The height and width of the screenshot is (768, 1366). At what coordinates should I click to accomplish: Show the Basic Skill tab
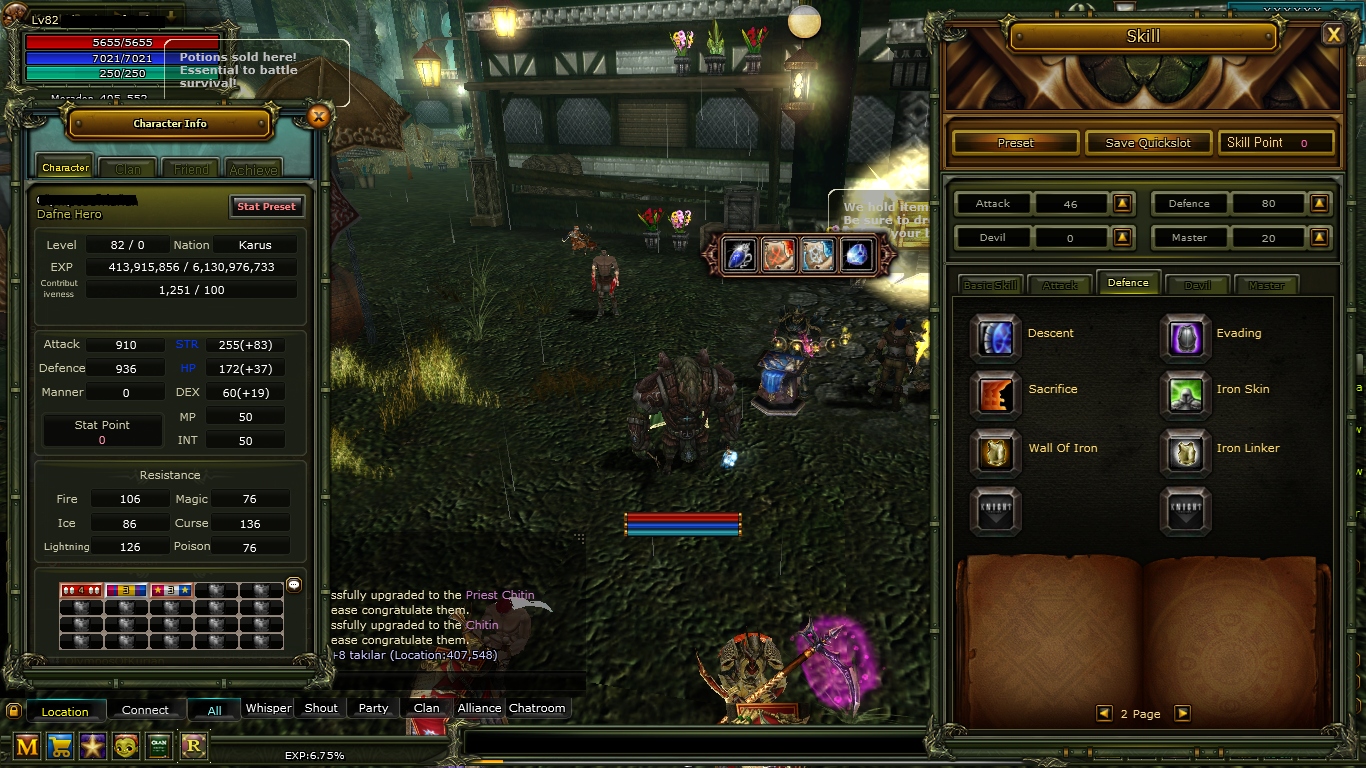click(990, 285)
